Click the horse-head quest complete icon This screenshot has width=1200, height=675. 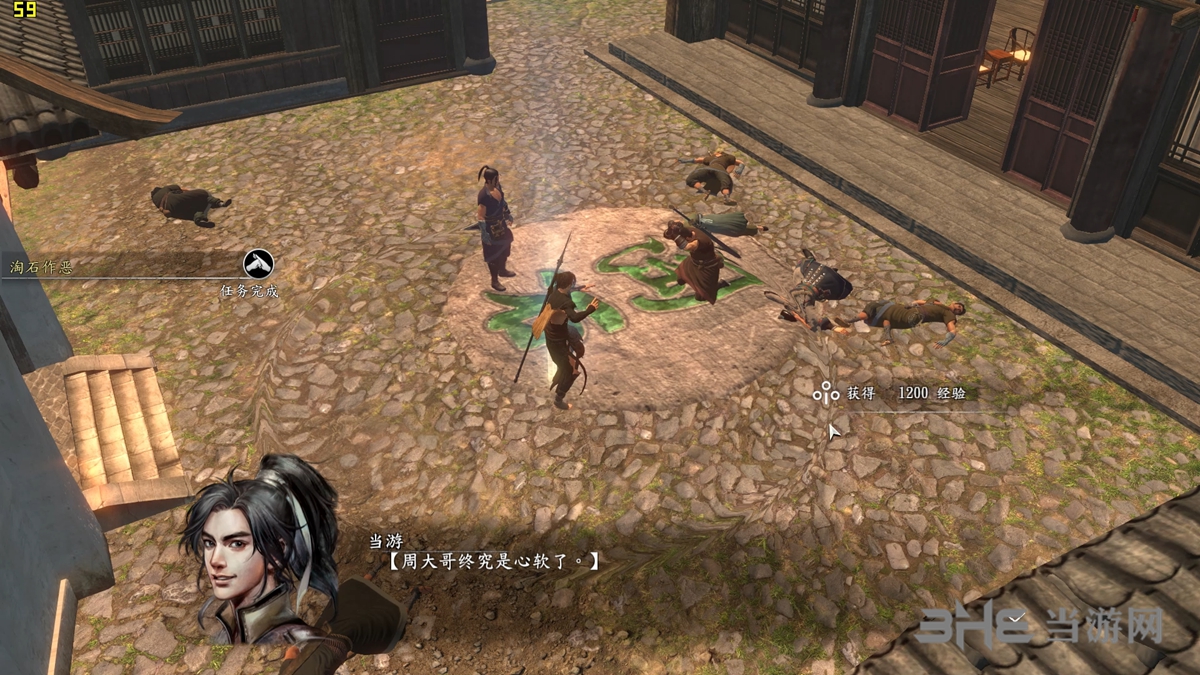point(259,264)
